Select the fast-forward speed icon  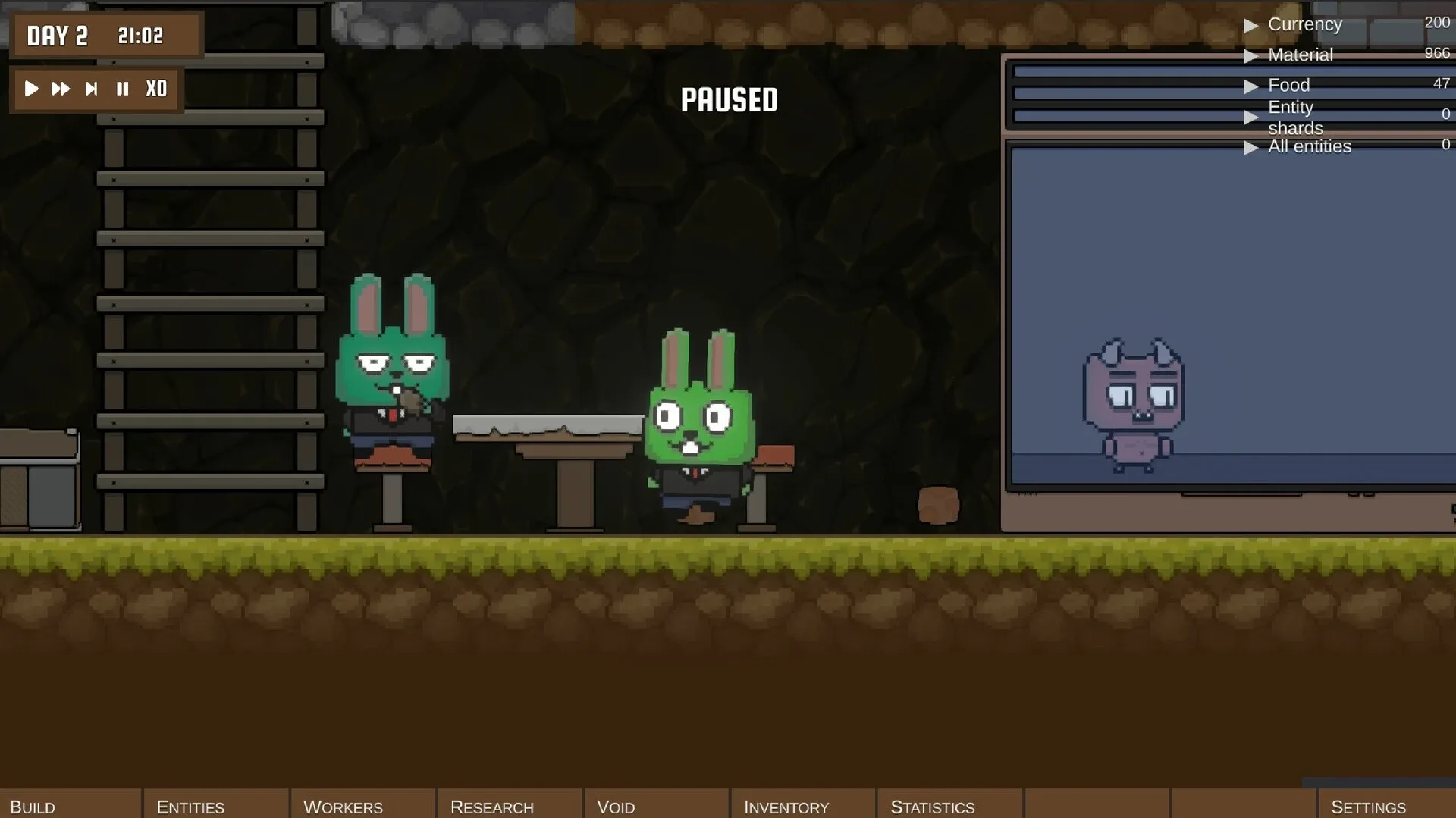pyautogui.click(x=60, y=89)
